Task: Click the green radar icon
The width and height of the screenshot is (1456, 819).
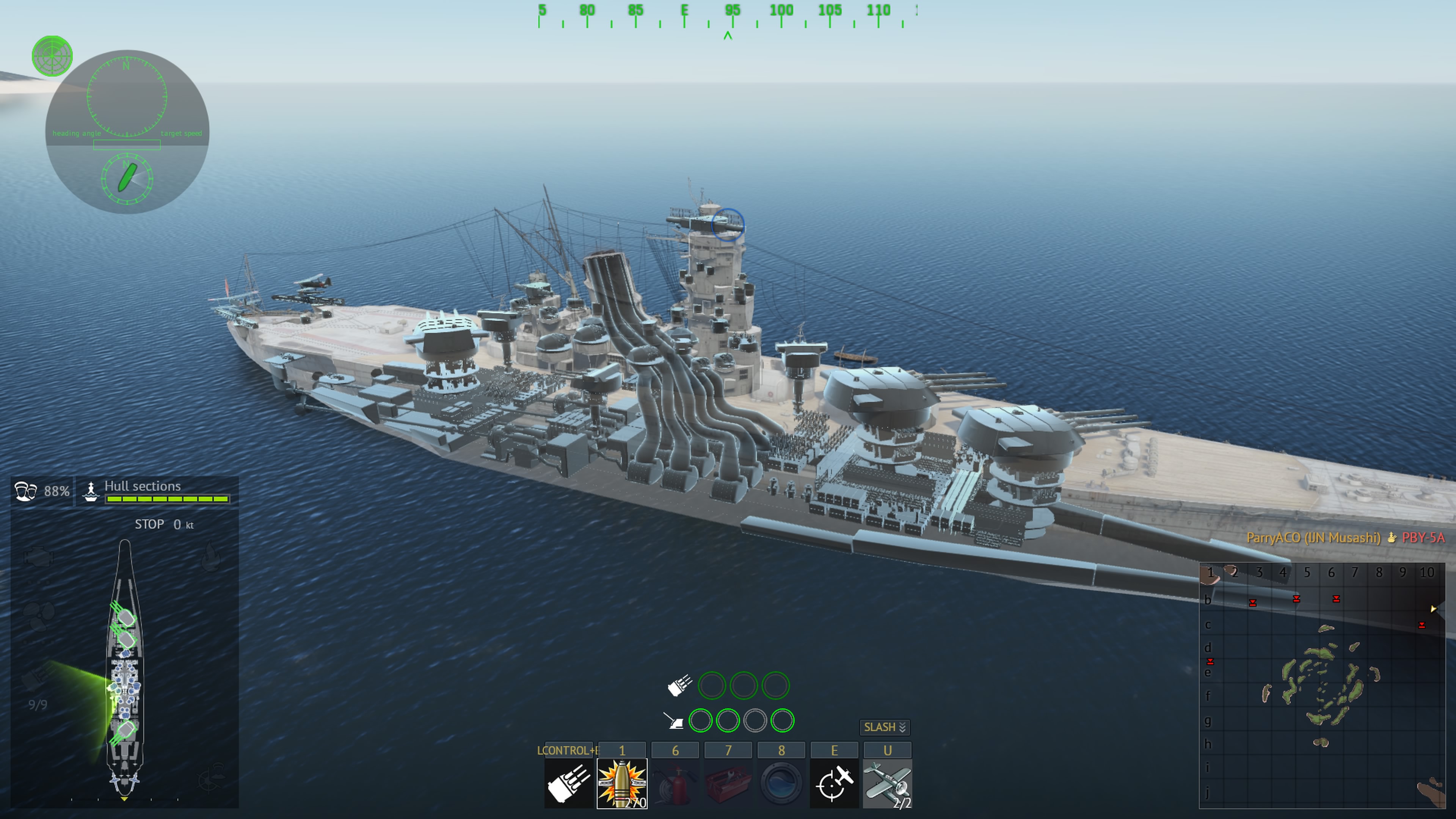Action: 52,56
